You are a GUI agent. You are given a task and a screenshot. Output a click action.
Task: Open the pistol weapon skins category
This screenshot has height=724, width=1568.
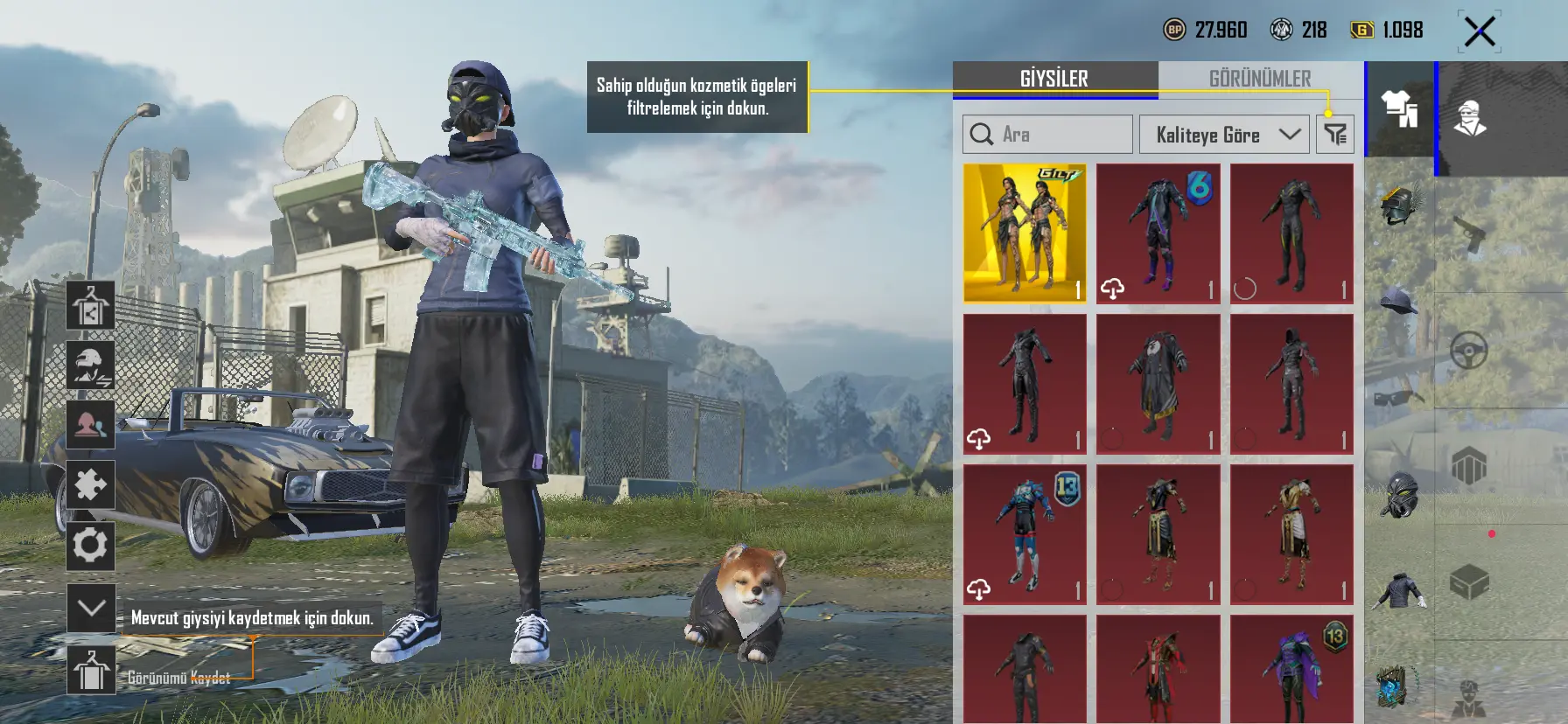point(1469,234)
